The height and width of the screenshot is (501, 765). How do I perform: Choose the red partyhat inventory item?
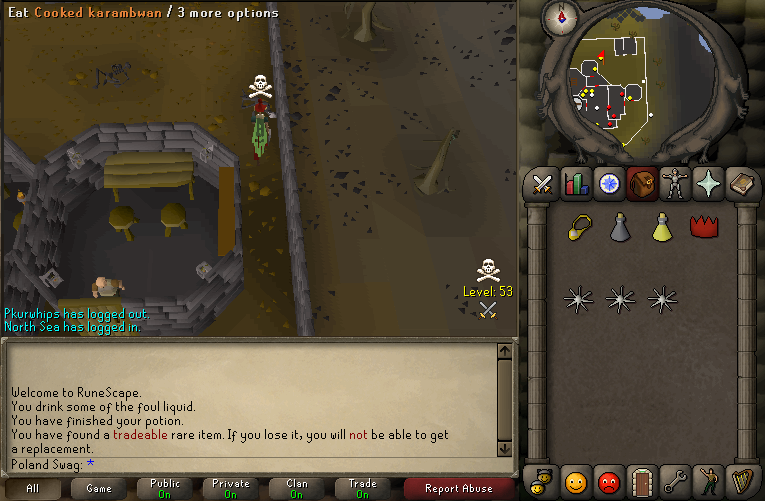705,227
